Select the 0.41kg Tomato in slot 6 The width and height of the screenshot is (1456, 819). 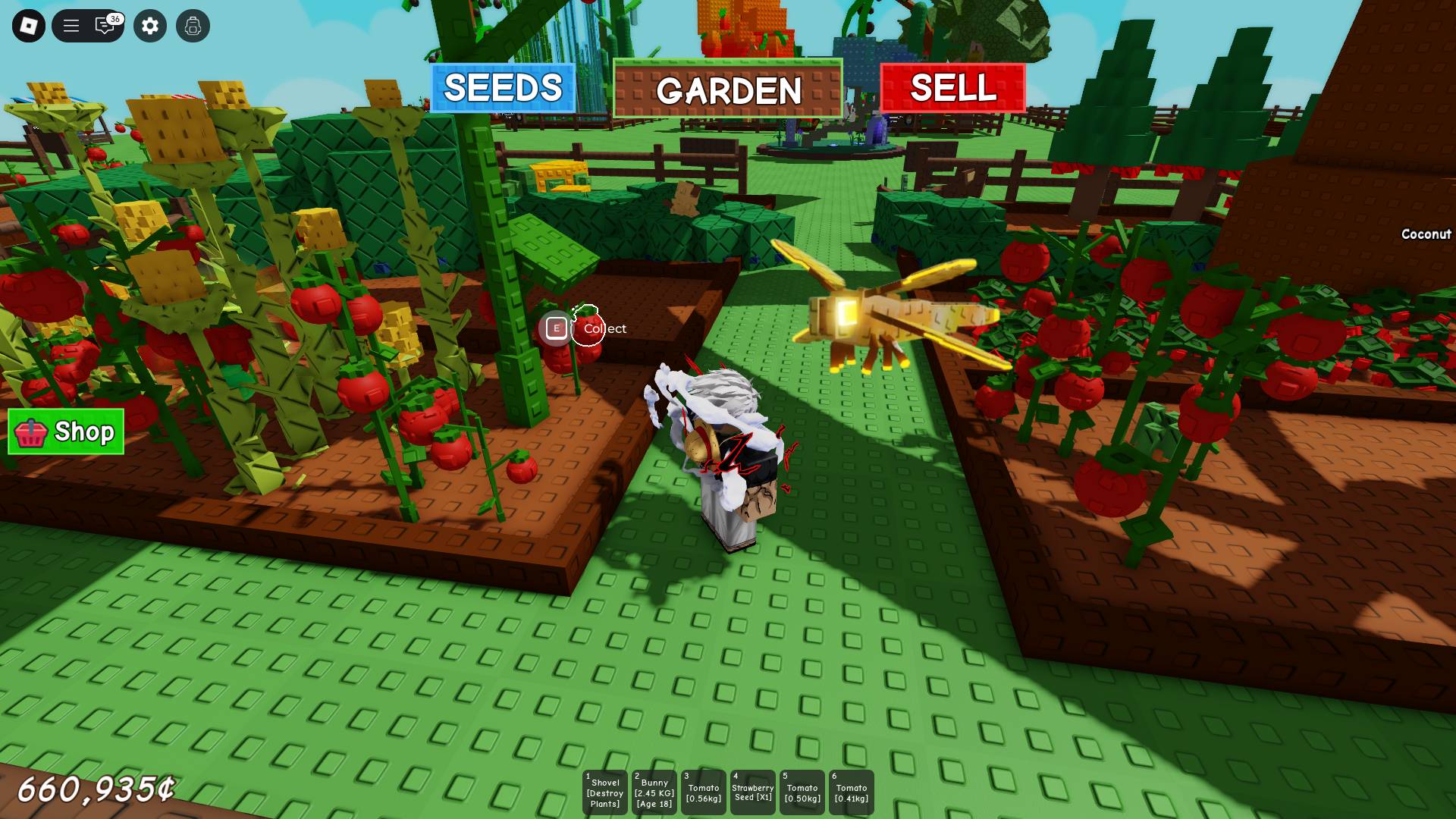pyautogui.click(x=851, y=792)
